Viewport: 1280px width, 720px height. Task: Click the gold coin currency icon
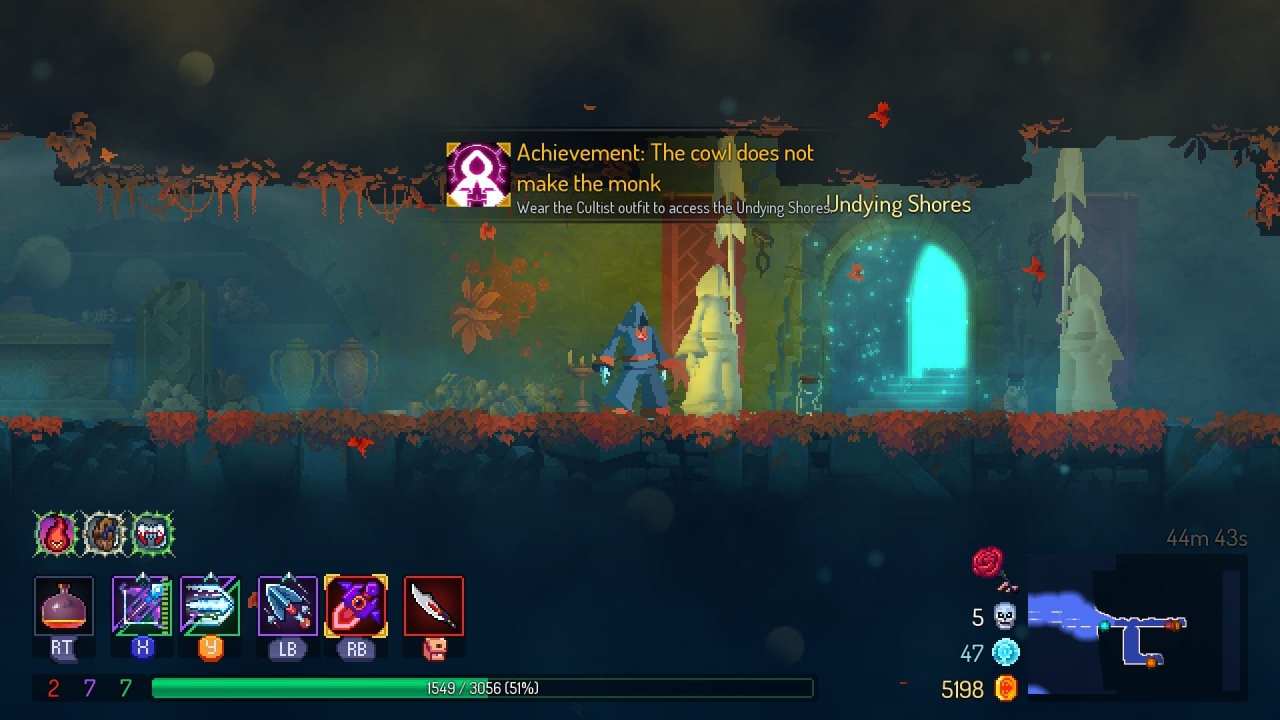tap(1006, 688)
